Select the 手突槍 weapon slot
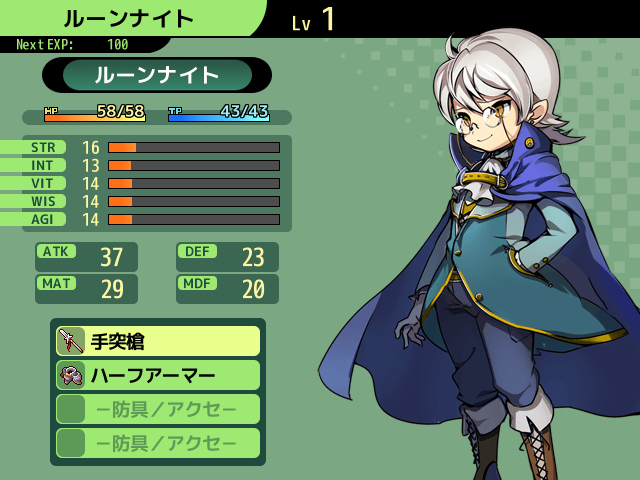640x480 pixels. click(158, 341)
